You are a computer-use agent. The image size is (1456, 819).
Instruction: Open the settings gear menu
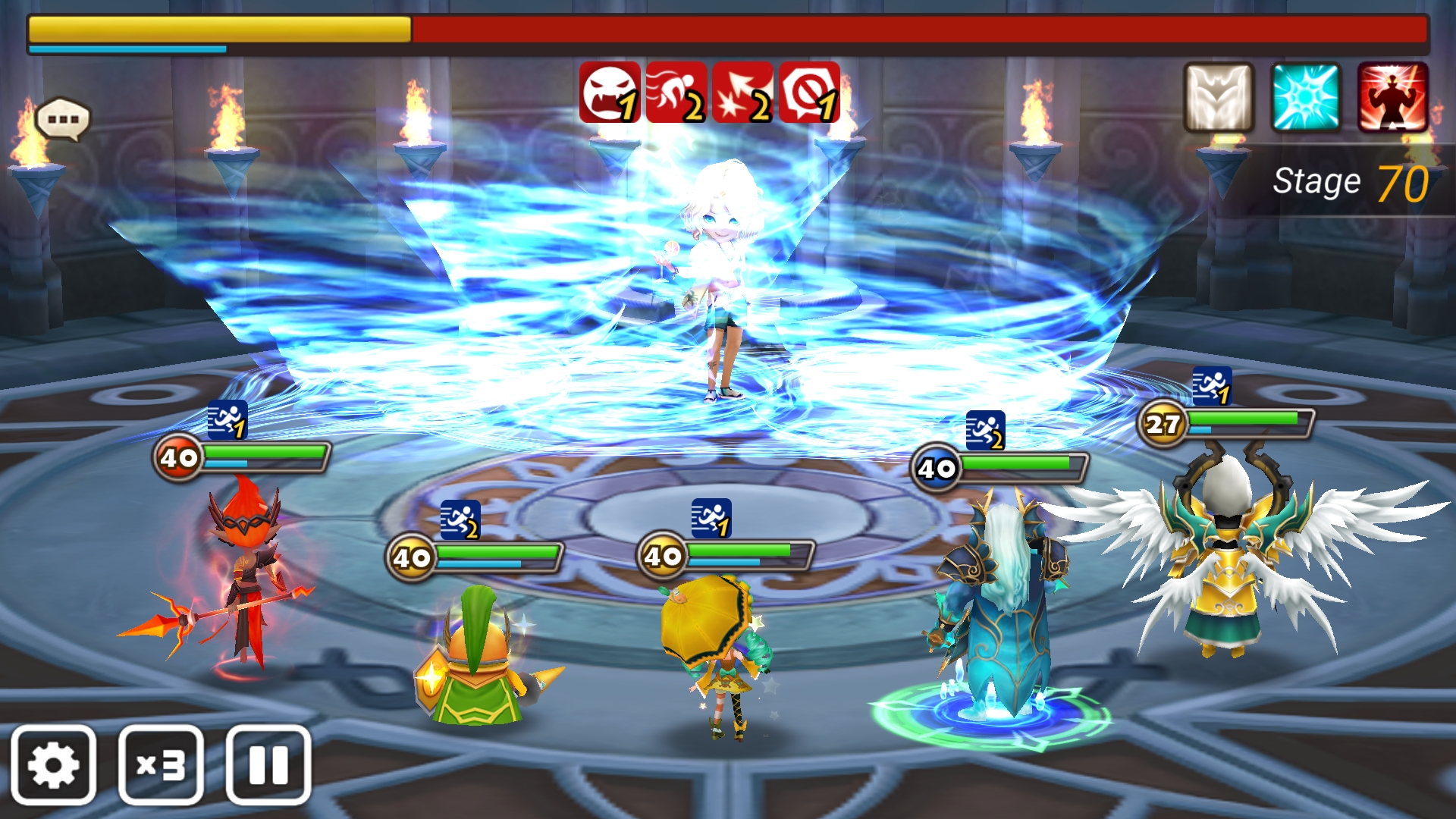pyautogui.click(x=53, y=765)
